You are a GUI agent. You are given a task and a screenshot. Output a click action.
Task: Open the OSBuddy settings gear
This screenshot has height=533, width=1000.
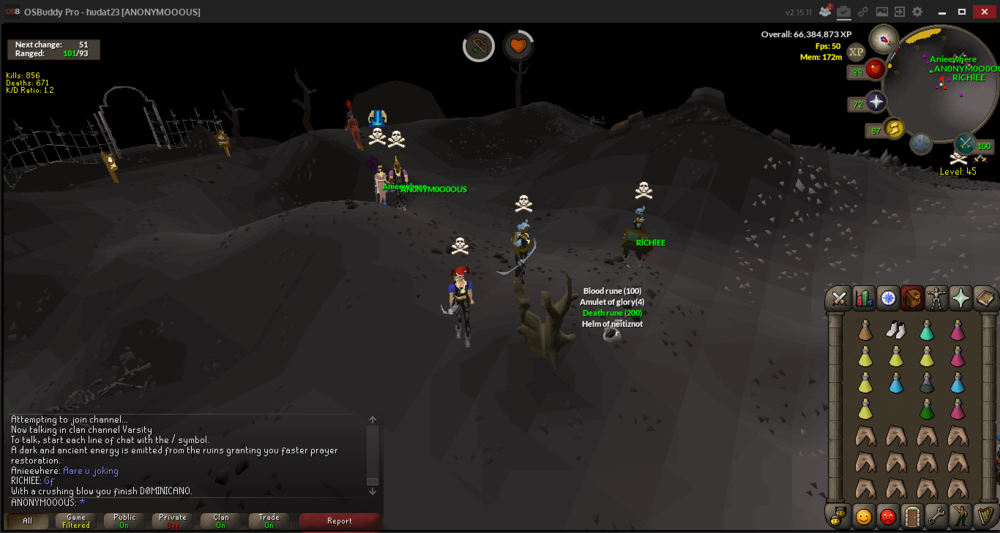pos(917,11)
